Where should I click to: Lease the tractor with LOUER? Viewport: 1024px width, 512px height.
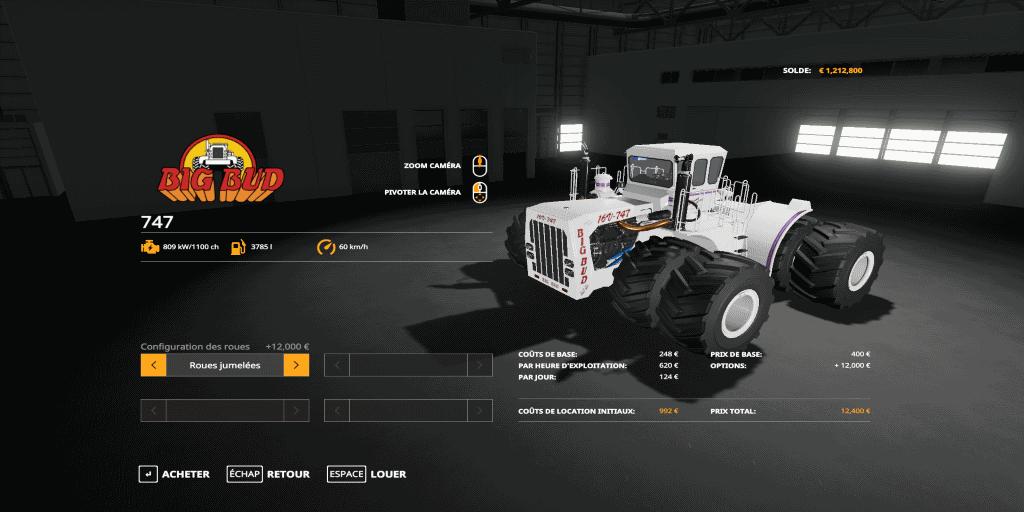click(x=366, y=474)
